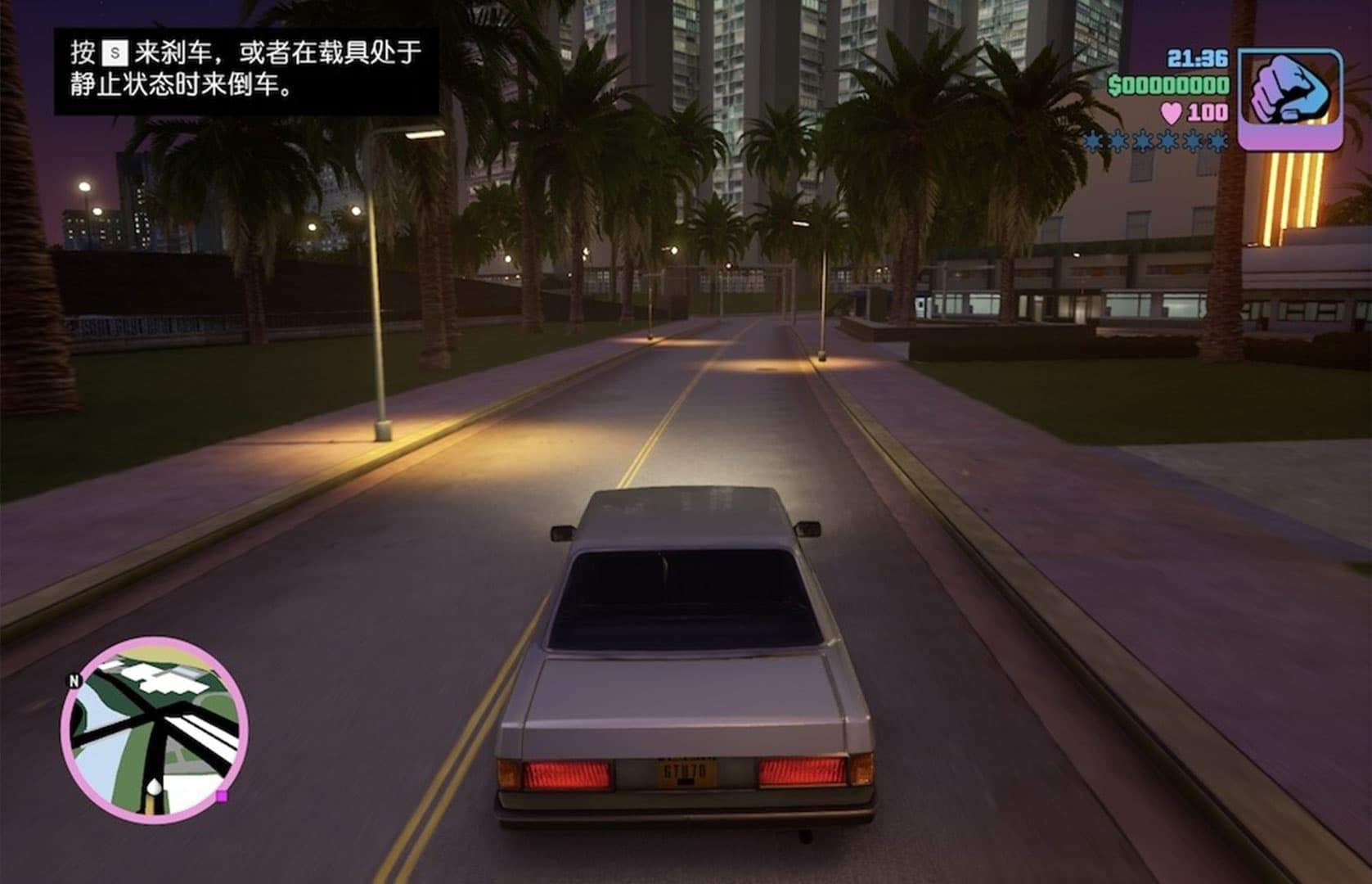The height and width of the screenshot is (884, 1372).
Task: Click the circular radar minimap
Action: tap(154, 729)
